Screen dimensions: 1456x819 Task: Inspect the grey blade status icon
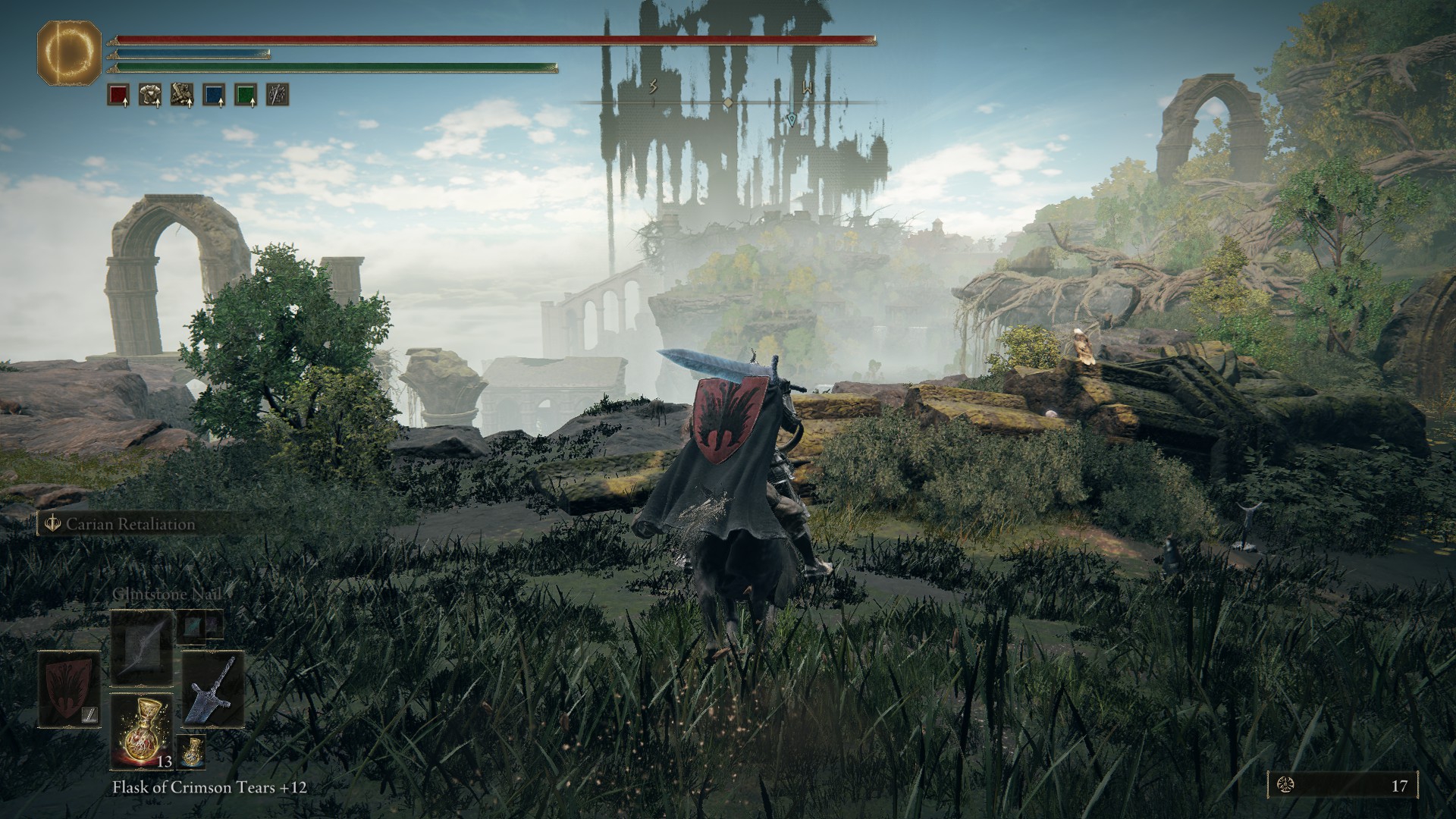(x=278, y=95)
